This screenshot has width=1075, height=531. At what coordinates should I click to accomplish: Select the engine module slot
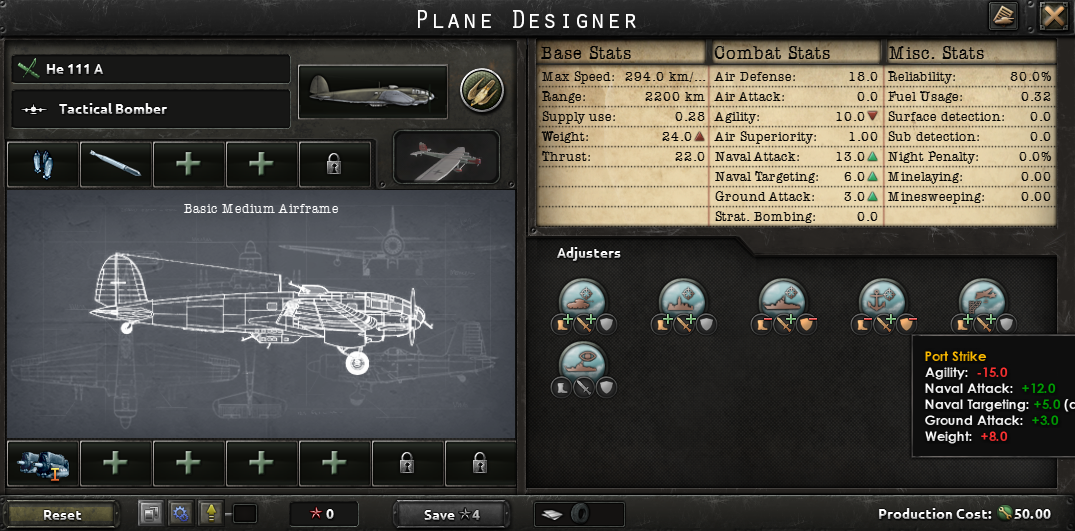point(43,463)
